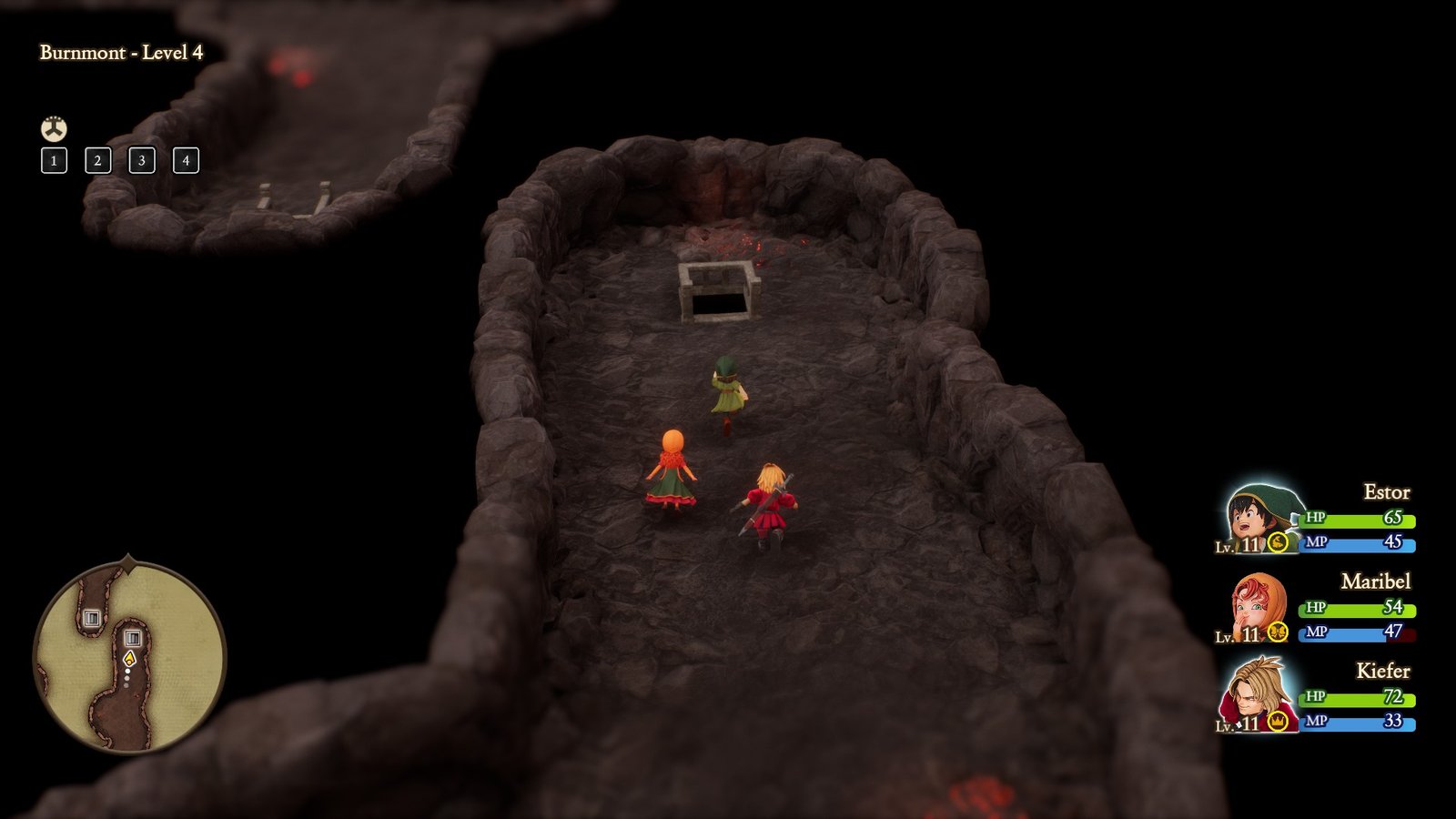This screenshot has width=1456, height=819.
Task: Click the circular minimap display
Action: [127, 653]
